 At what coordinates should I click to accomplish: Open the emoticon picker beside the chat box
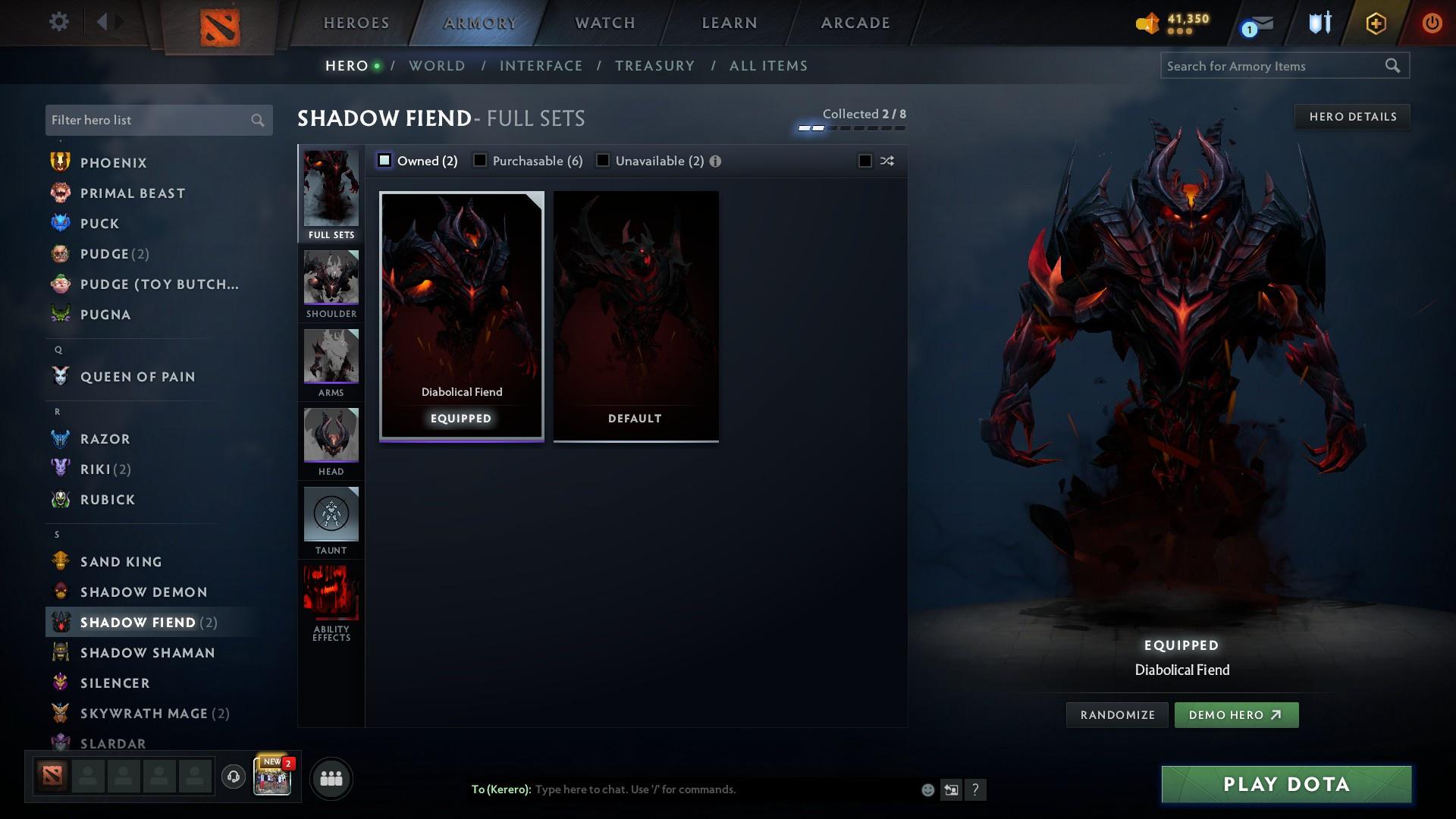[x=927, y=789]
